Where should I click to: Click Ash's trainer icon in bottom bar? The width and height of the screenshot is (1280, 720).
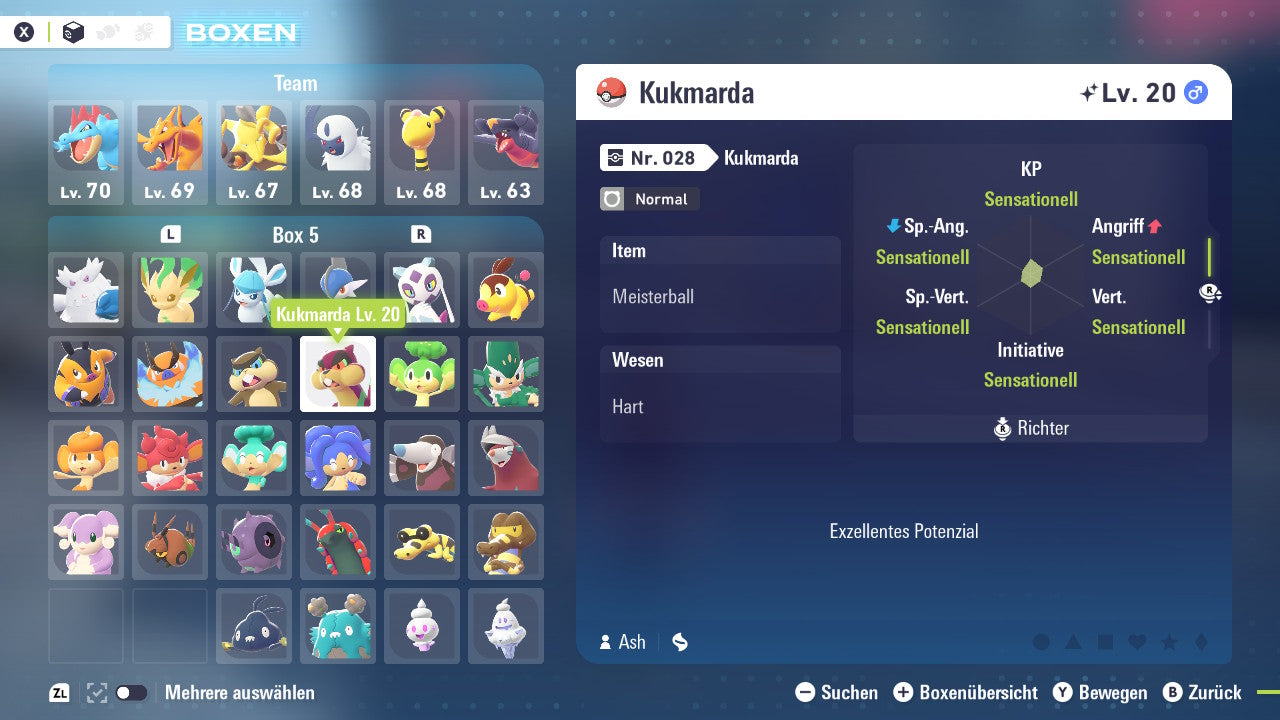[x=607, y=642]
